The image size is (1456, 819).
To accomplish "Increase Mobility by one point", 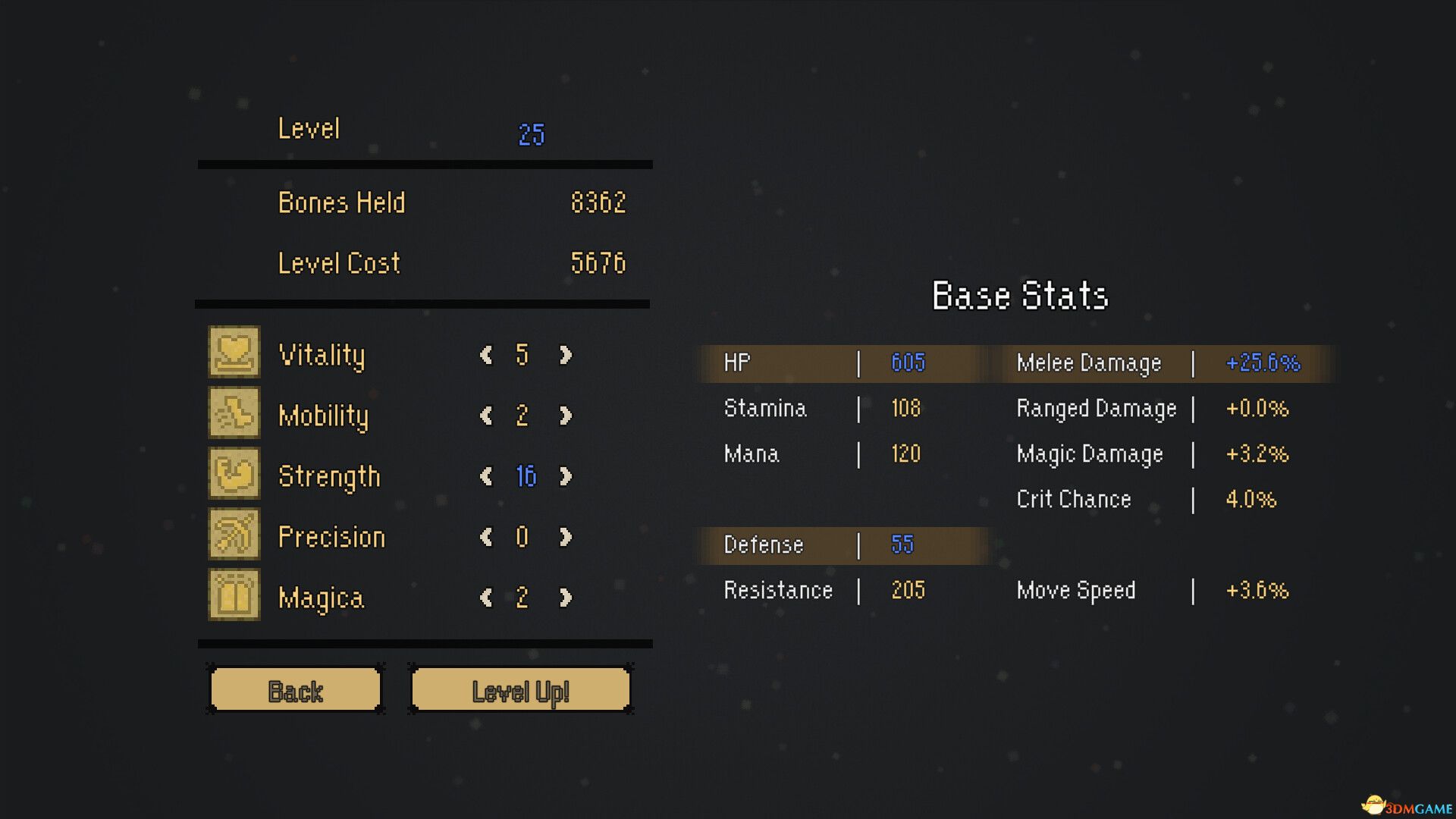I will pos(565,415).
